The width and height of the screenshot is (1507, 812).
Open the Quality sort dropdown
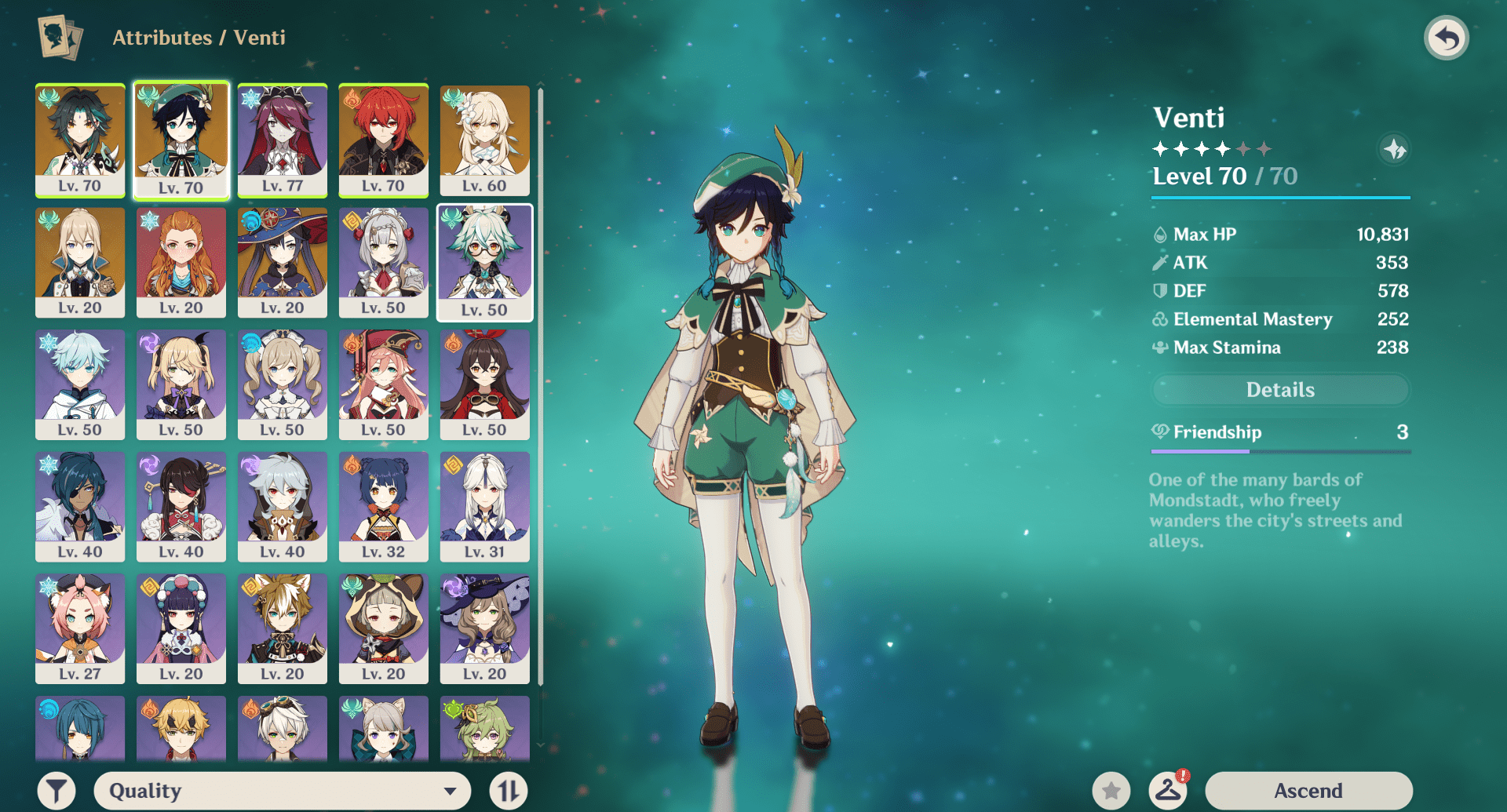tap(282, 790)
